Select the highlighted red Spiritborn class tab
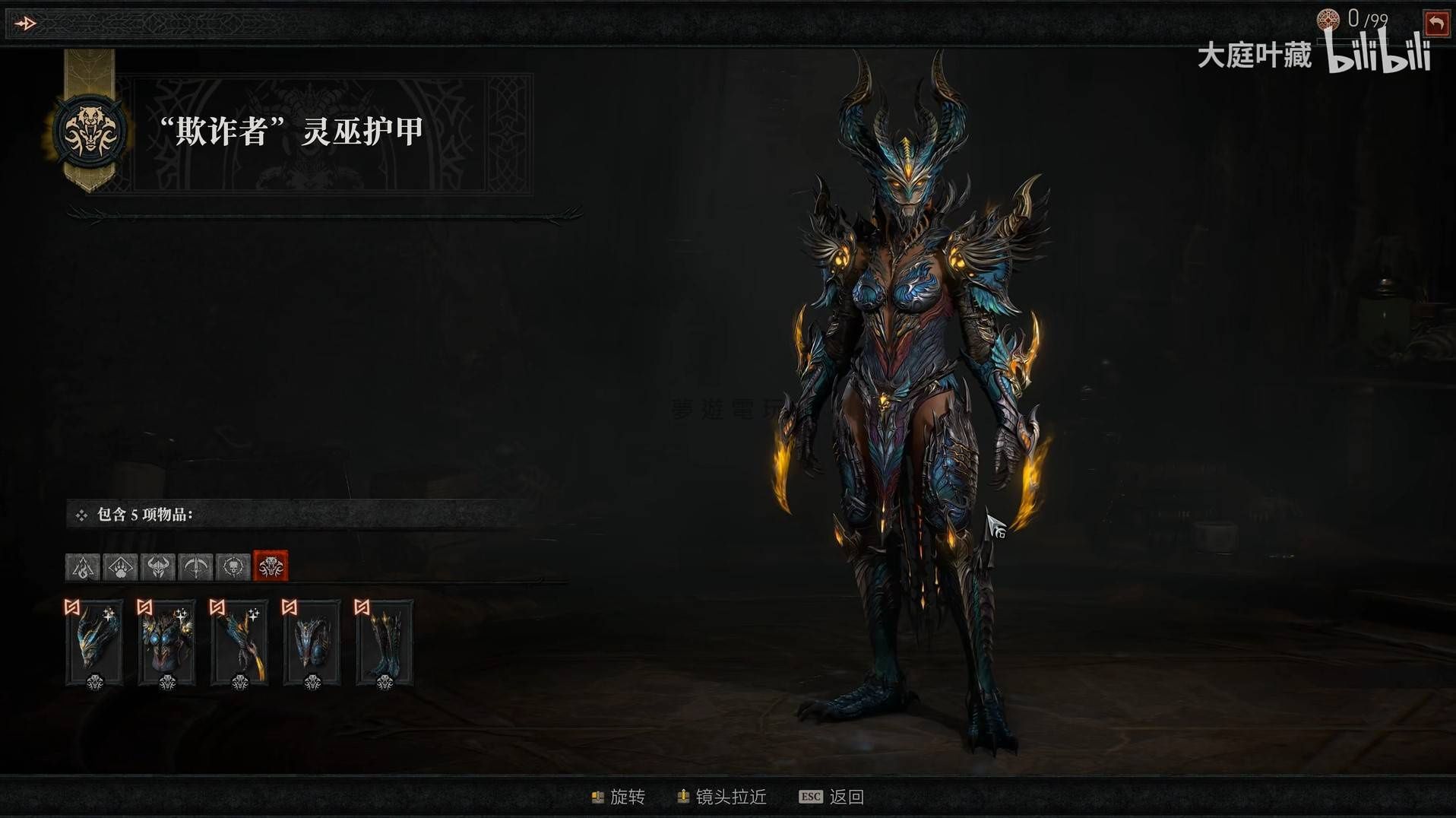 (x=271, y=567)
